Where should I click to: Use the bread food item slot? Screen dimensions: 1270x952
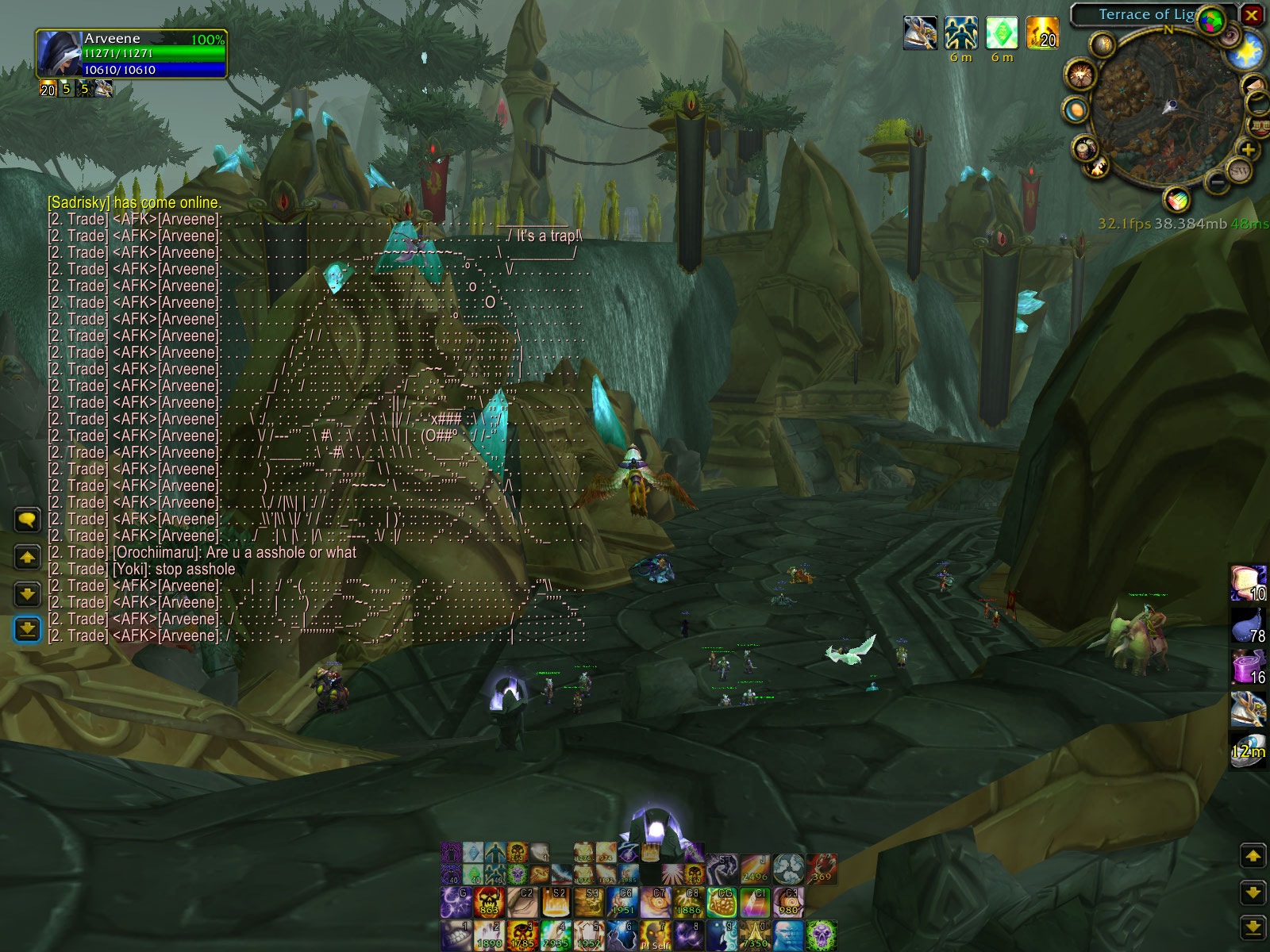tap(1247, 583)
